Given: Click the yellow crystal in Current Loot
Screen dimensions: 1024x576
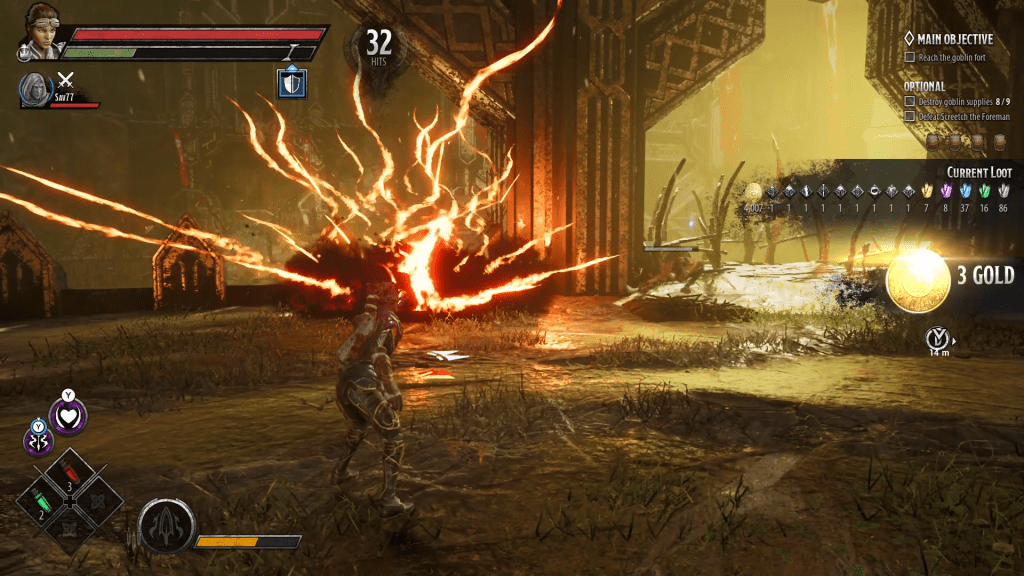Looking at the screenshot, I should (927, 191).
